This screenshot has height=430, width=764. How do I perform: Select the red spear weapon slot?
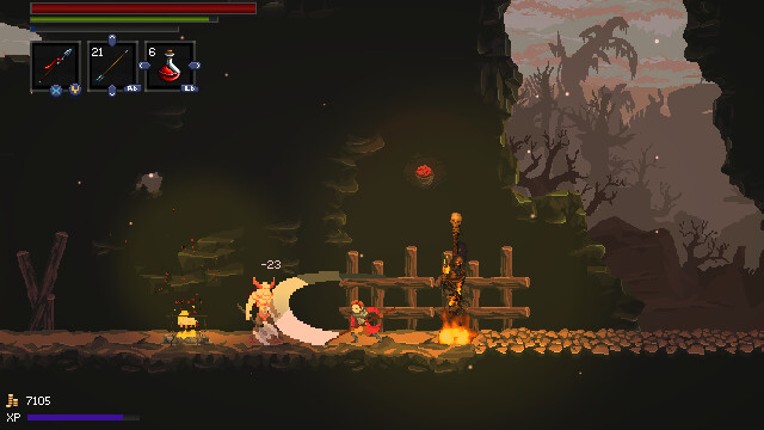point(56,66)
